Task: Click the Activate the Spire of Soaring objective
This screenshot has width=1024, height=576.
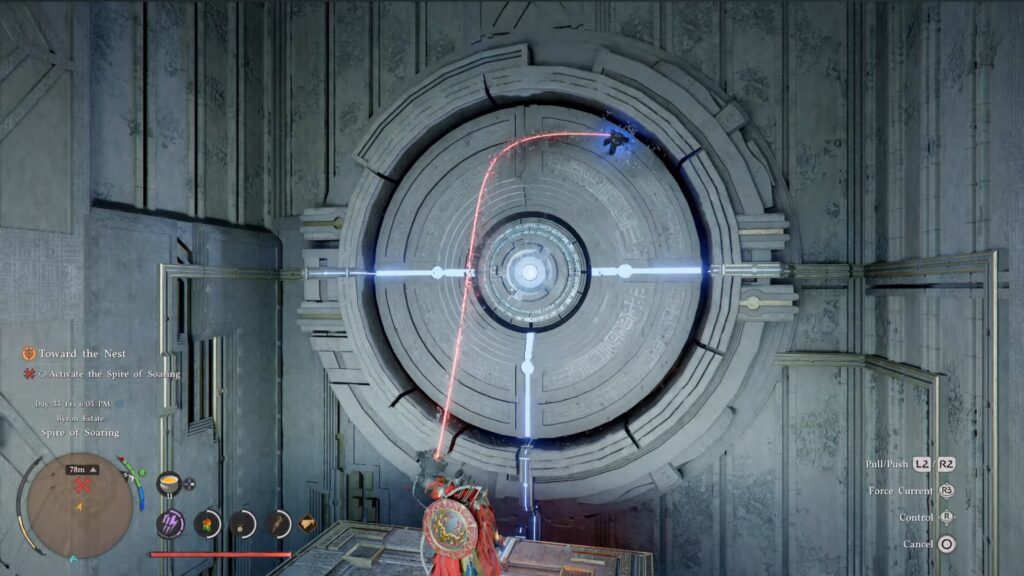Action: (x=110, y=374)
